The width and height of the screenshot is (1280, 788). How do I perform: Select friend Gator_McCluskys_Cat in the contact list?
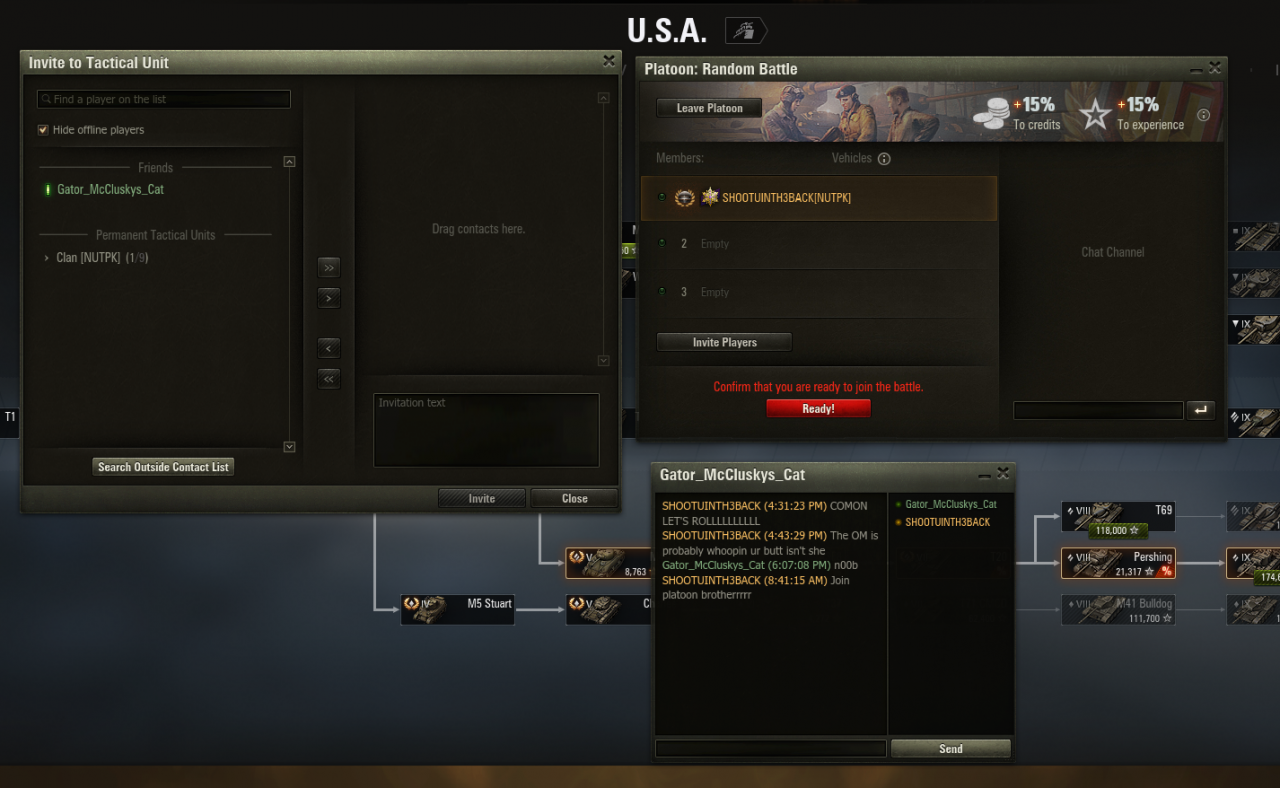(x=110, y=190)
